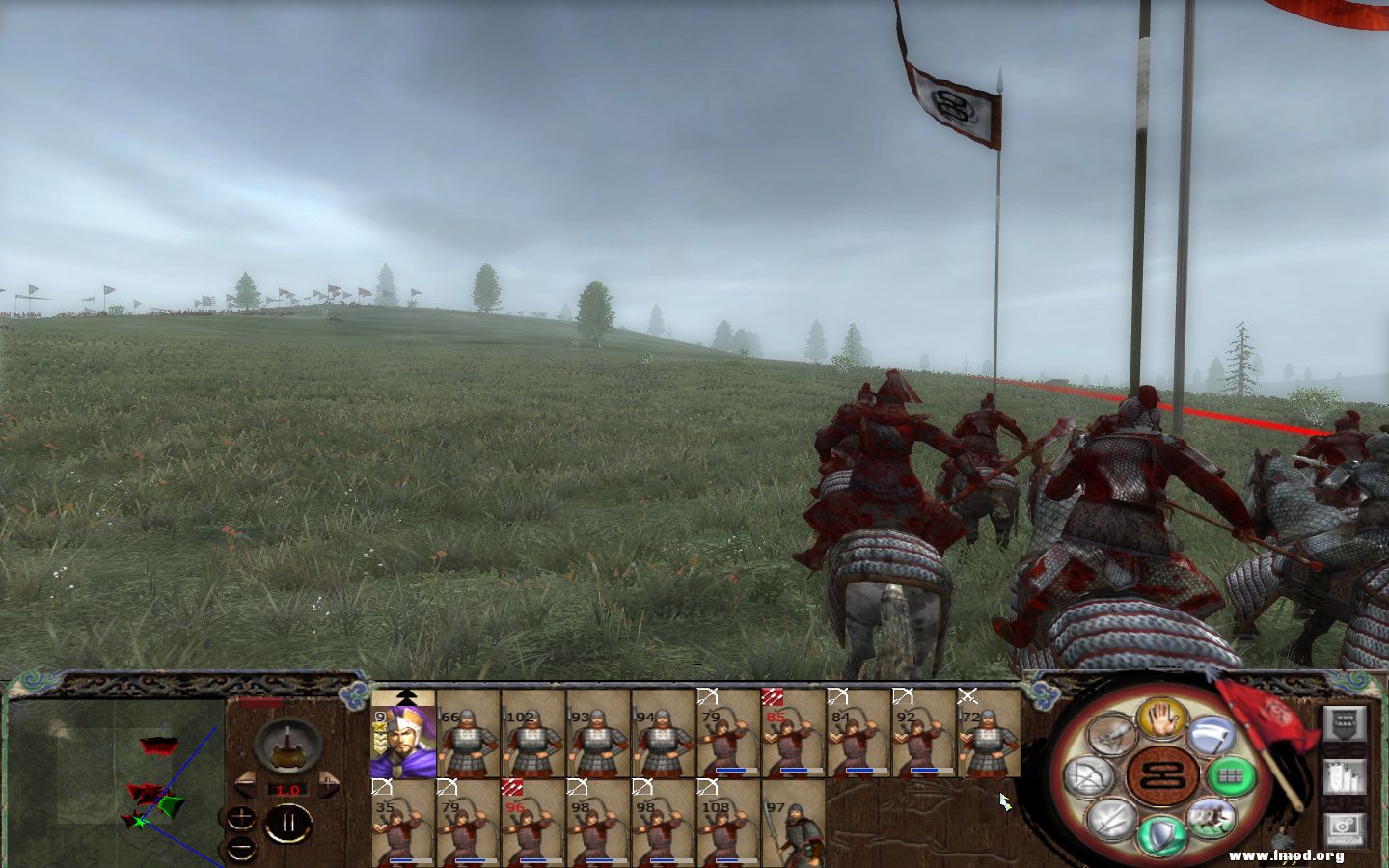Click the green group units grid icon
This screenshot has height=868, width=1389.
point(1229,773)
